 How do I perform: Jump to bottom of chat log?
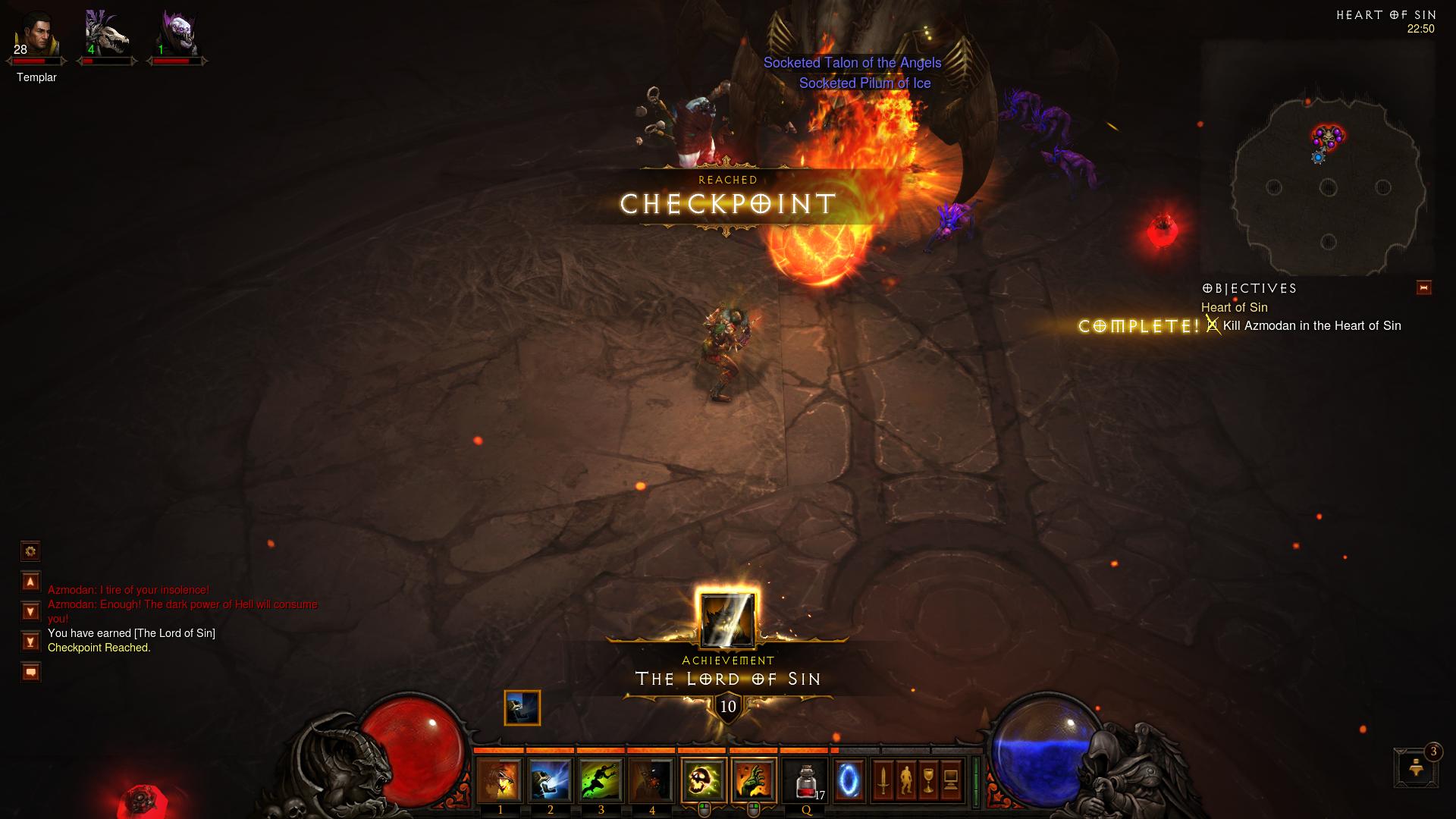(x=30, y=642)
